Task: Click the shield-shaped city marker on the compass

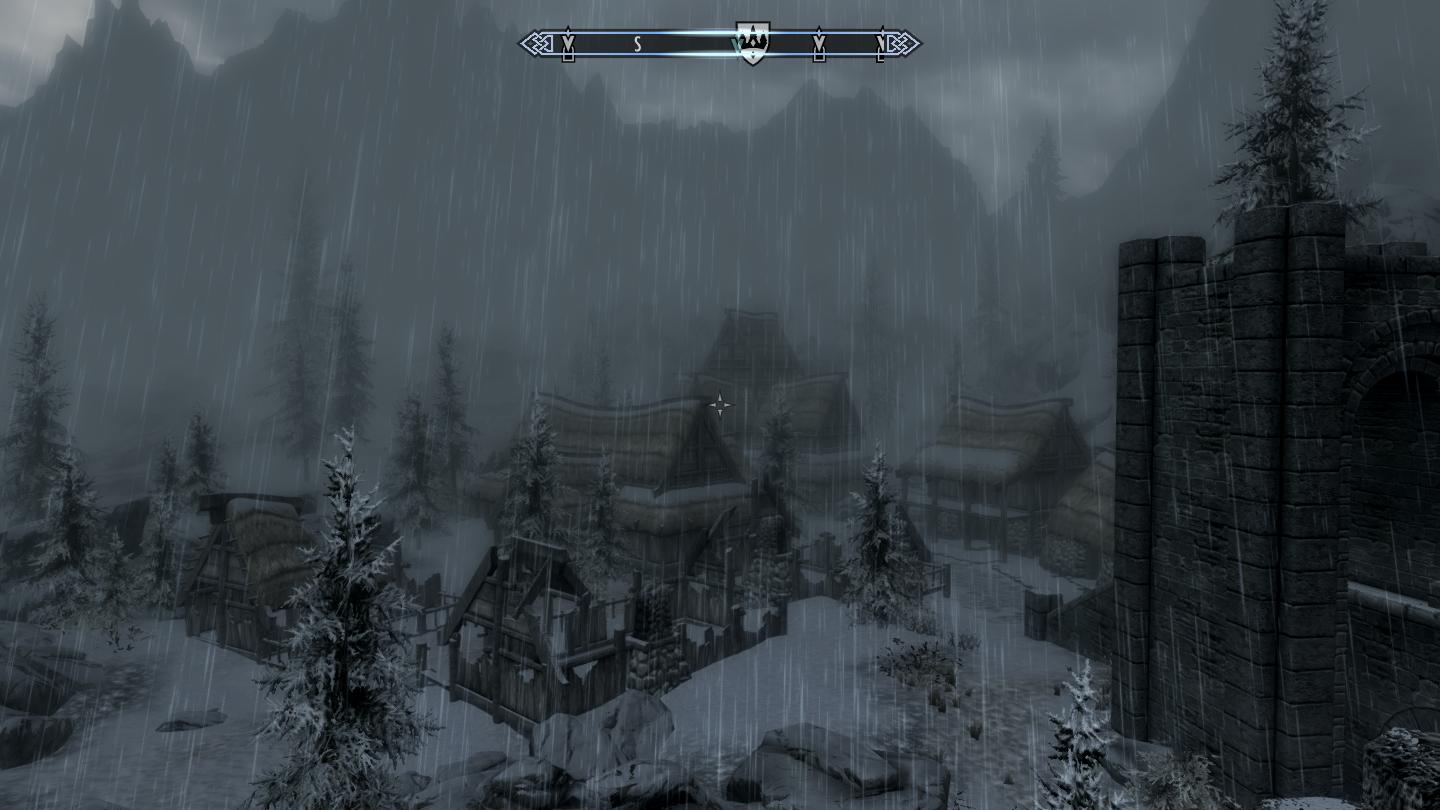Action: [752, 43]
